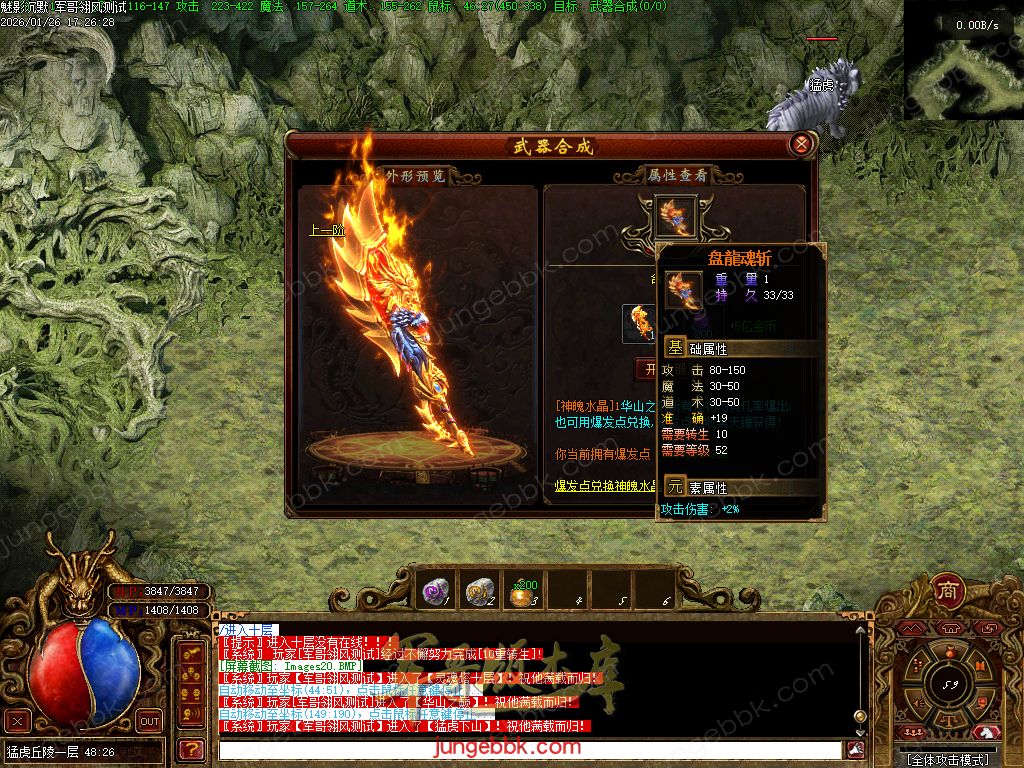1024x768 pixels.
Task: Toggle the 全体攻击模式 attack mode label
Action: 950,759
